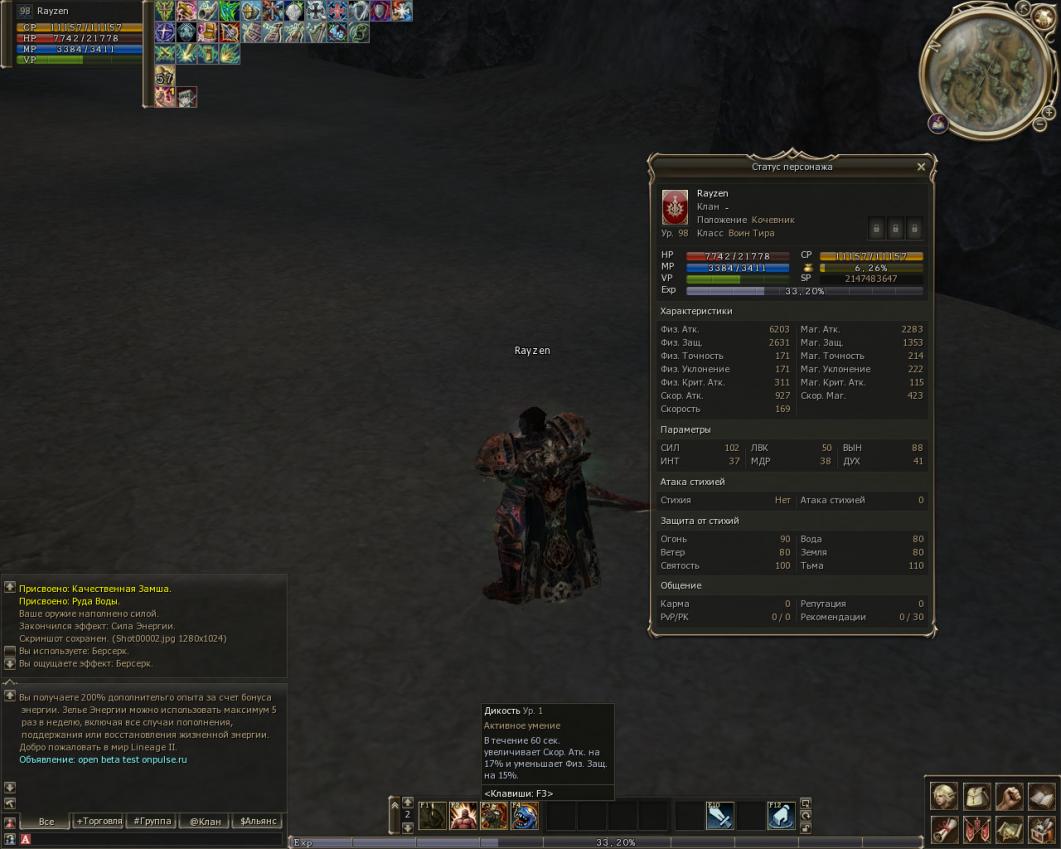Trigger the F10 sword attack action
1061x849 pixels.
coord(720,816)
